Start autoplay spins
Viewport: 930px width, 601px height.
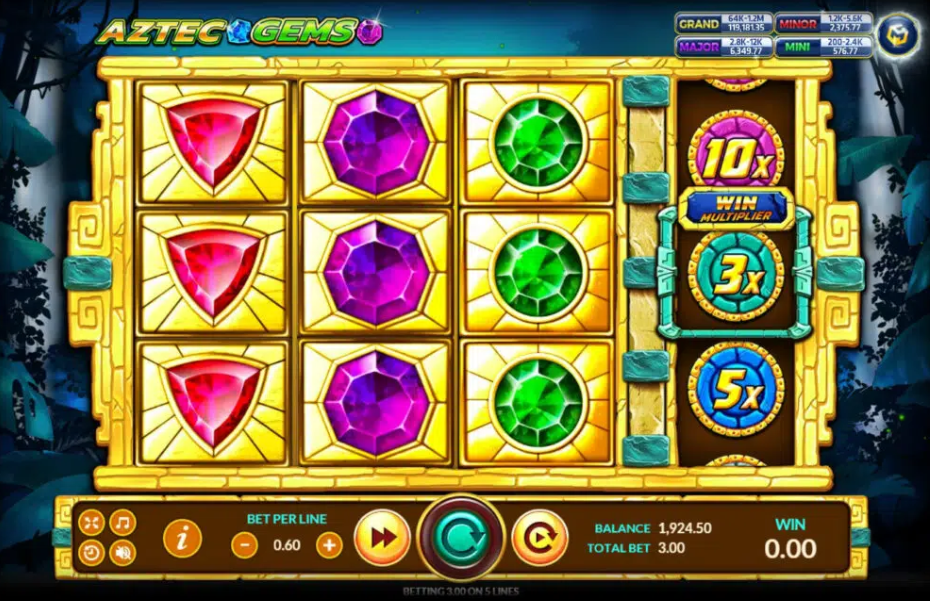coord(540,538)
